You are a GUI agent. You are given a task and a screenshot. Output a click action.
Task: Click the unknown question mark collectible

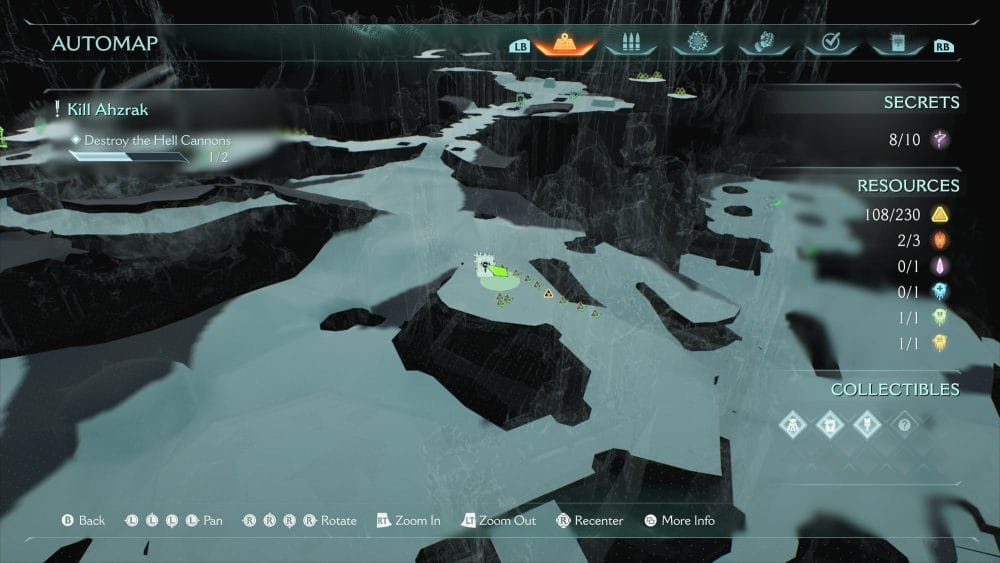(903, 424)
